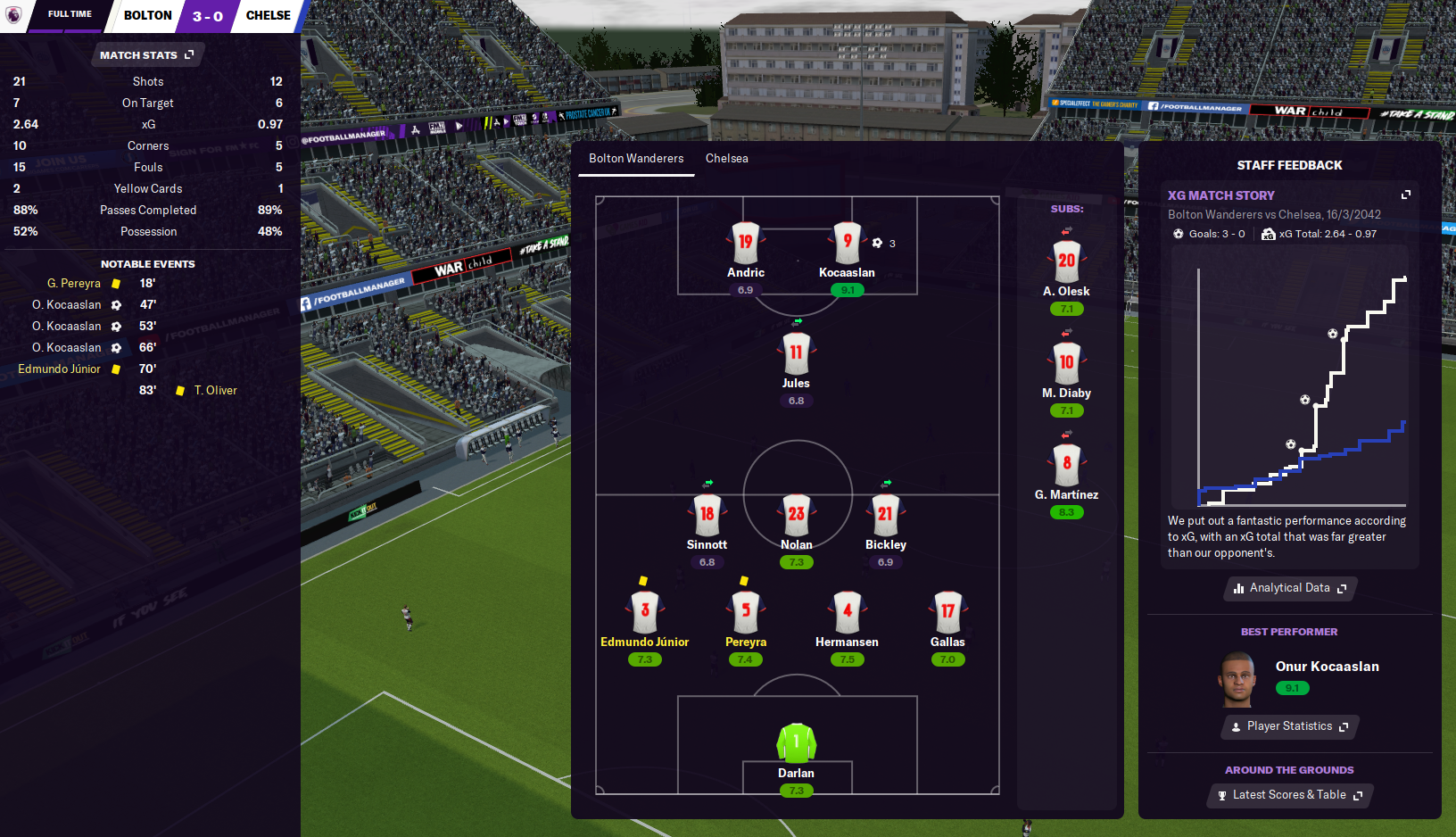
Task: Choose Jules on the formation view
Action: 796,354
